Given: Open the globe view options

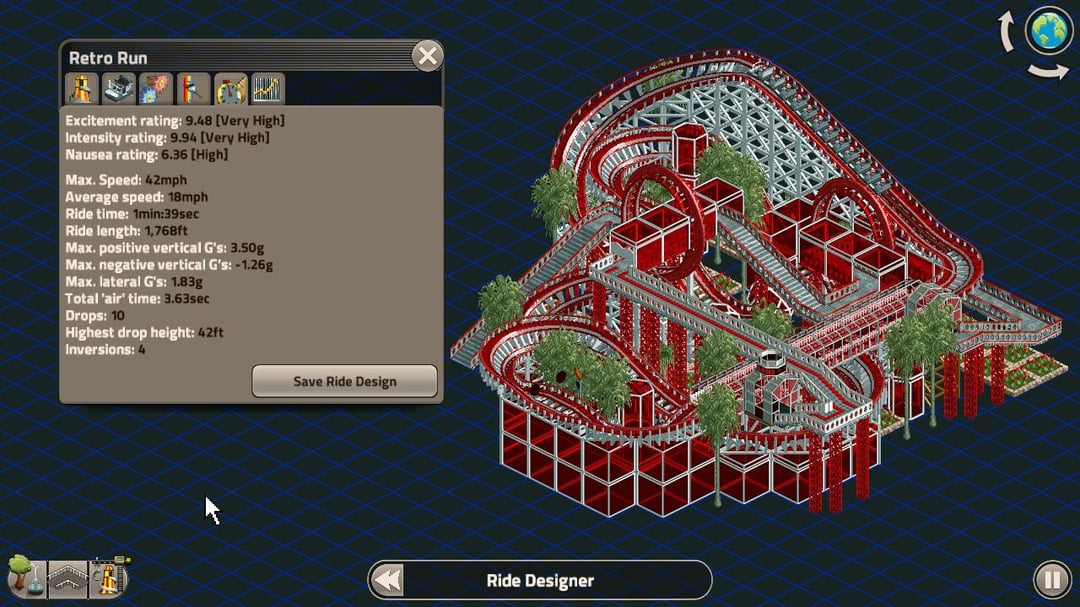Looking at the screenshot, I should [x=1049, y=31].
